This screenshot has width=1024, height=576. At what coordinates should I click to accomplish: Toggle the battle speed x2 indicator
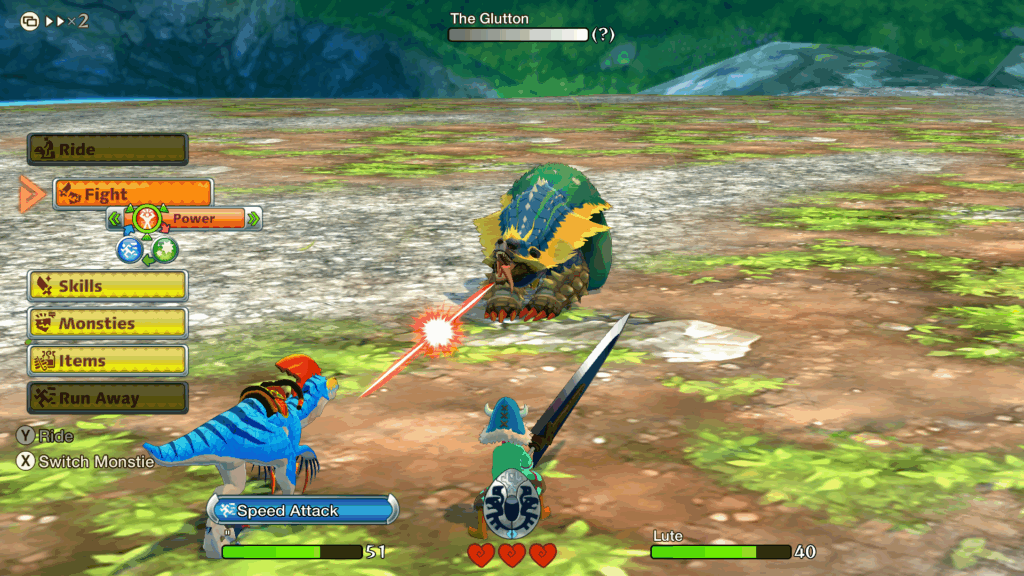pyautogui.click(x=56, y=20)
